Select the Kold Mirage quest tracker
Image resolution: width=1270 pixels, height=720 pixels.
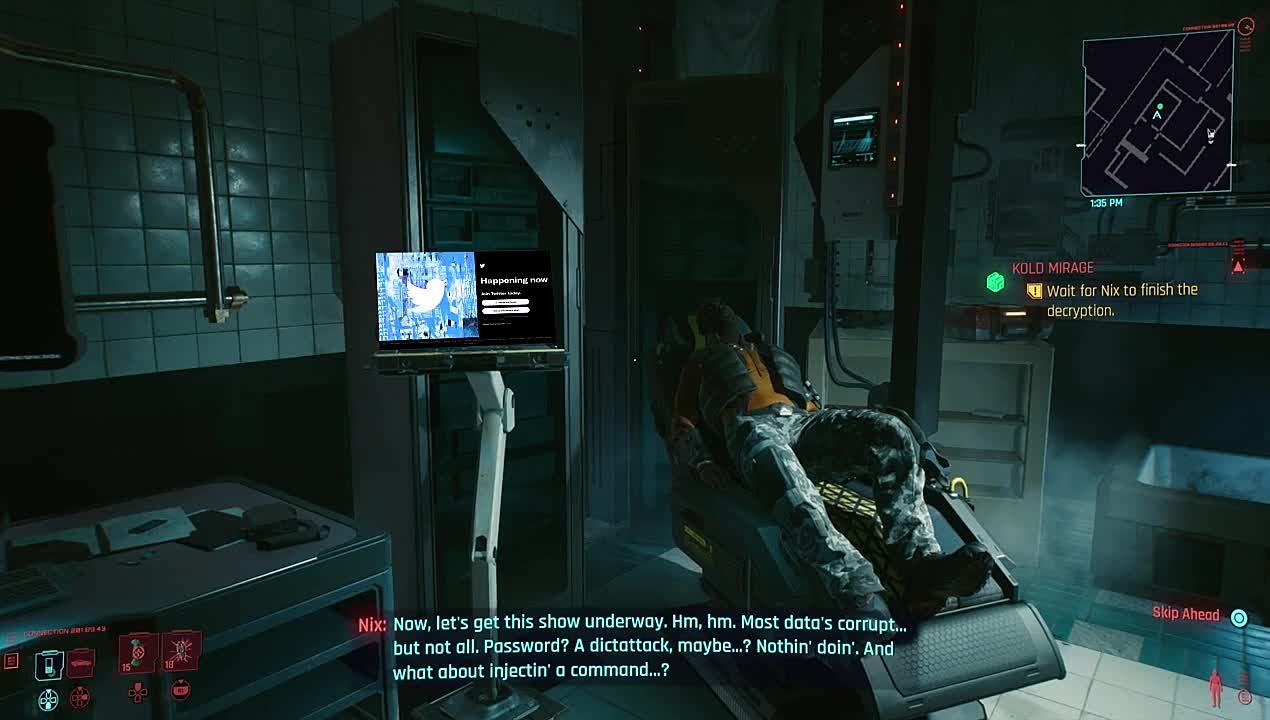tap(1052, 268)
